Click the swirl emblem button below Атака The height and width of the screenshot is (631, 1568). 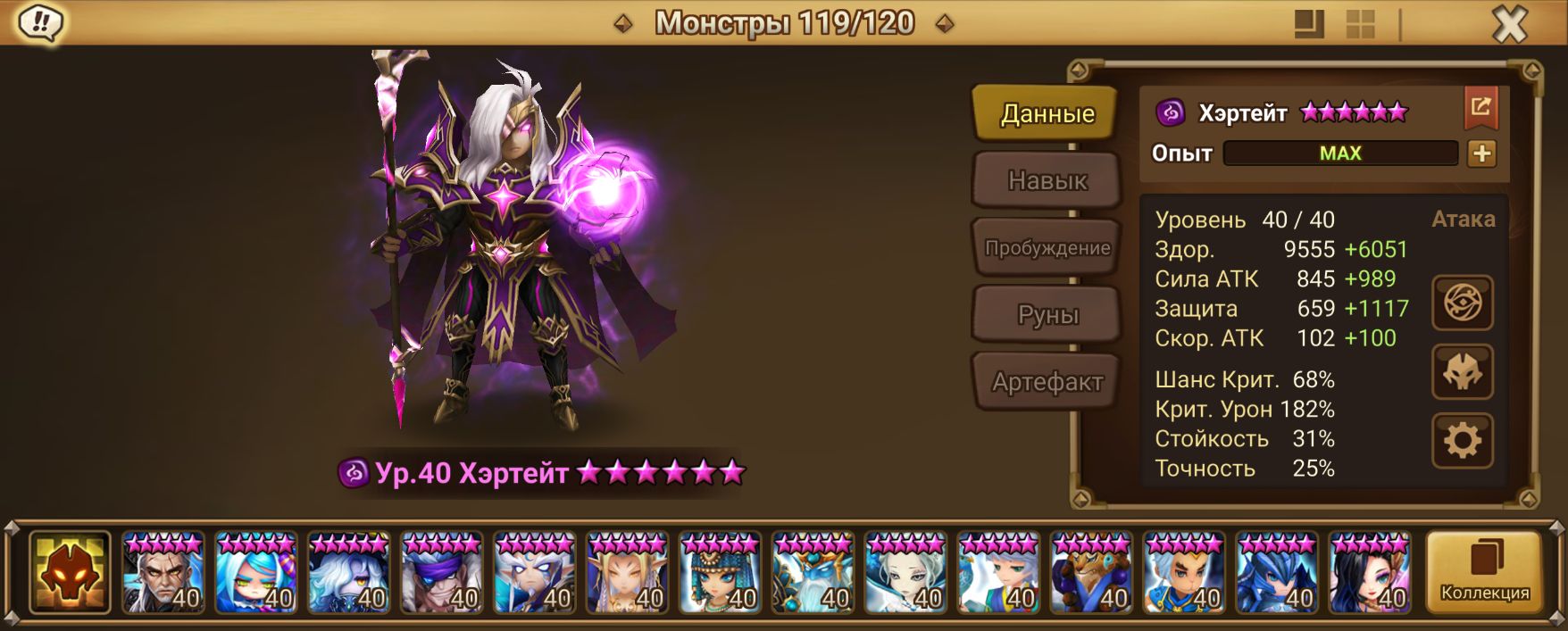click(1463, 303)
